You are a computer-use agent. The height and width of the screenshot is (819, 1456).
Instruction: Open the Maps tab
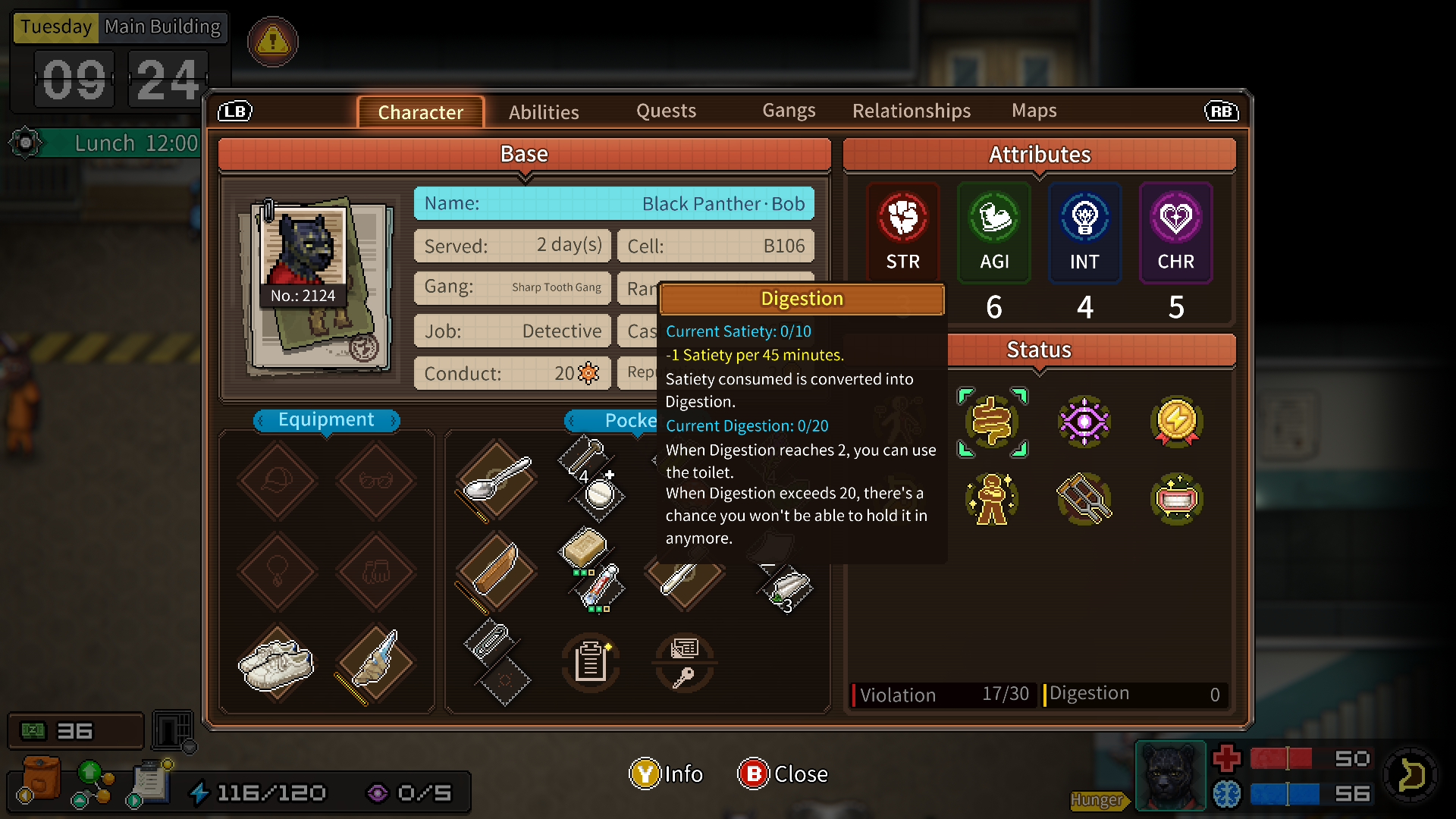pyautogui.click(x=1034, y=111)
